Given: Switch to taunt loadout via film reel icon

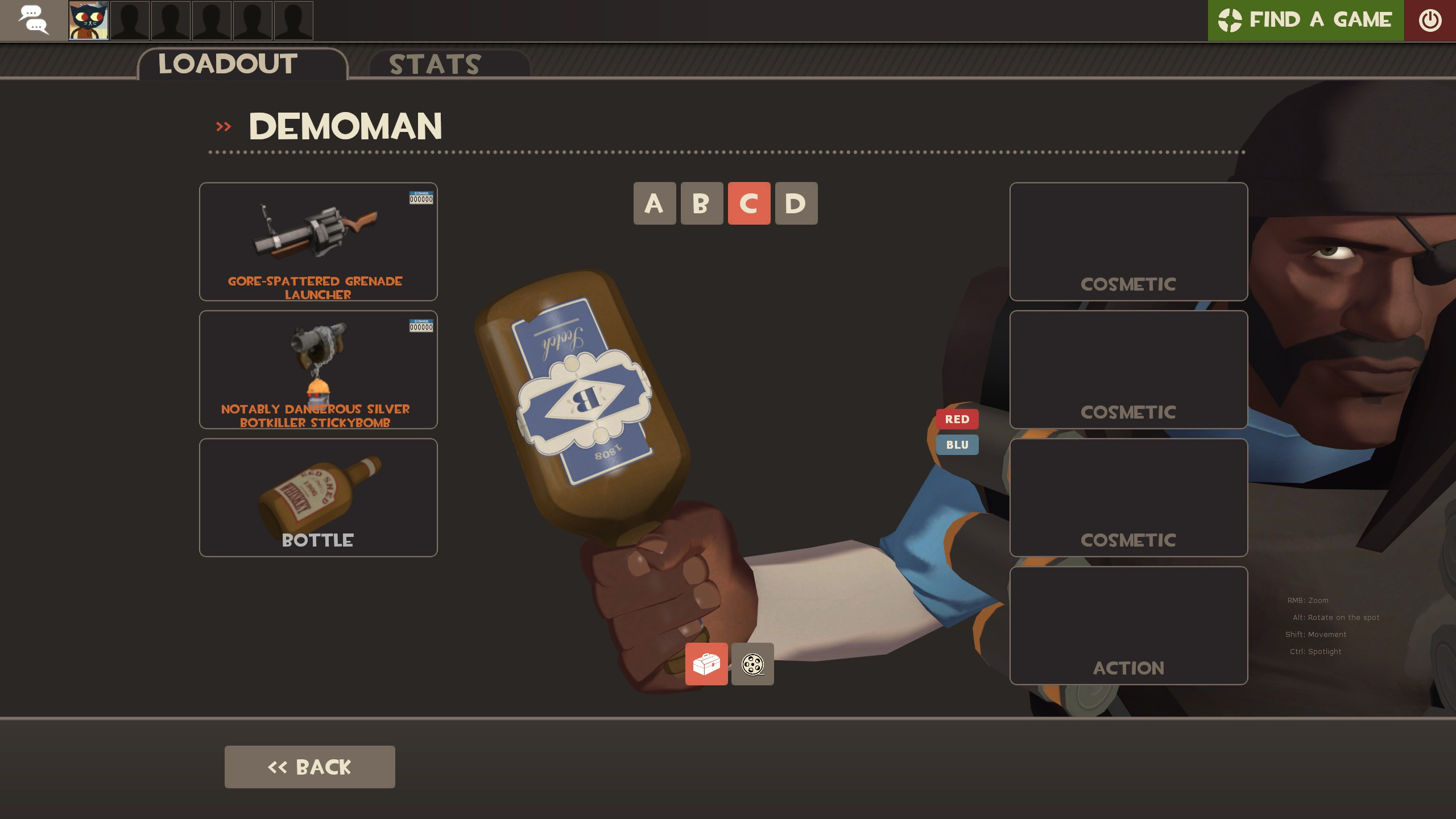Looking at the screenshot, I should [752, 664].
